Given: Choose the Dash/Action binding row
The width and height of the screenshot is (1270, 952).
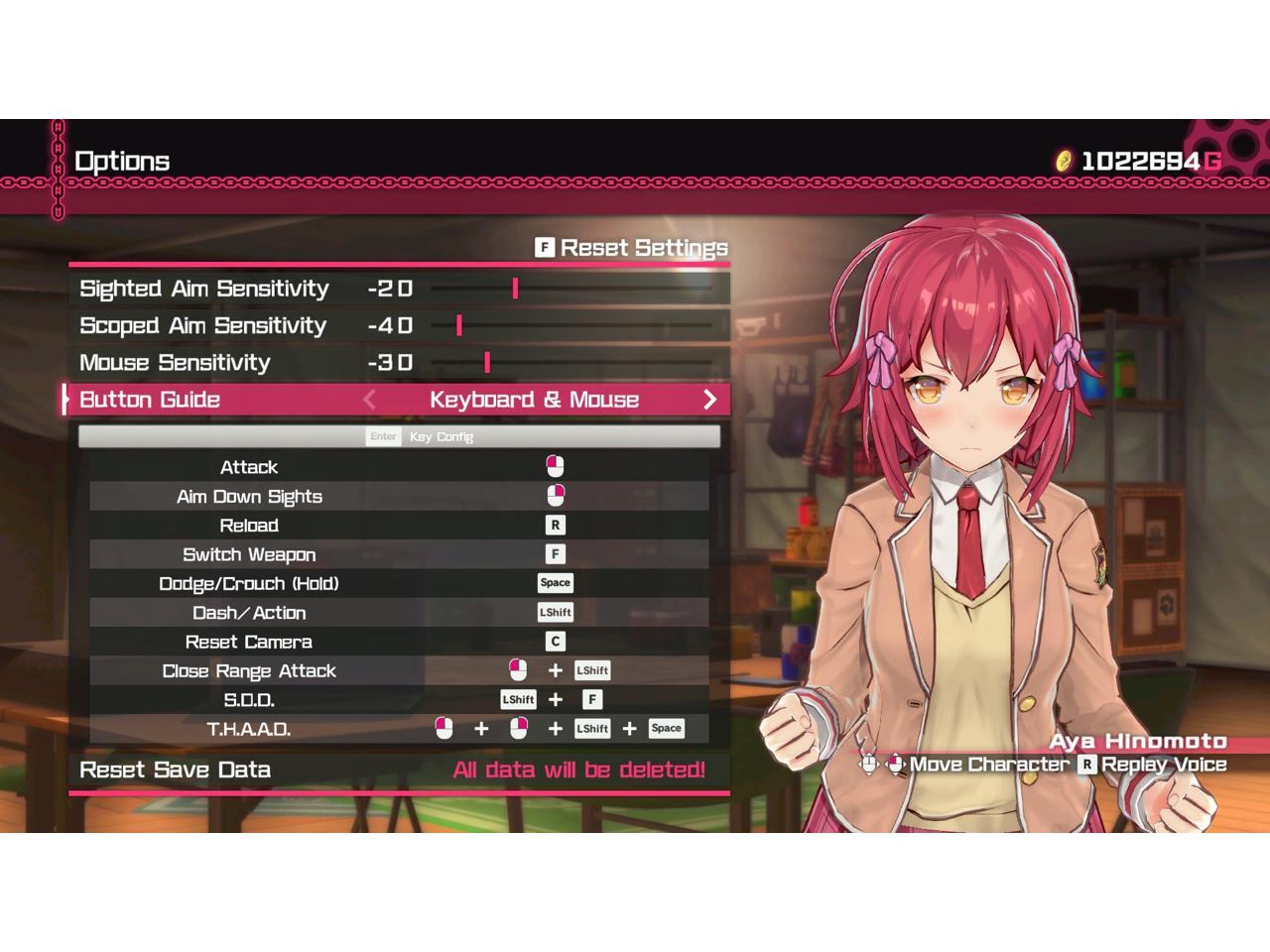Looking at the screenshot, I should [399, 613].
